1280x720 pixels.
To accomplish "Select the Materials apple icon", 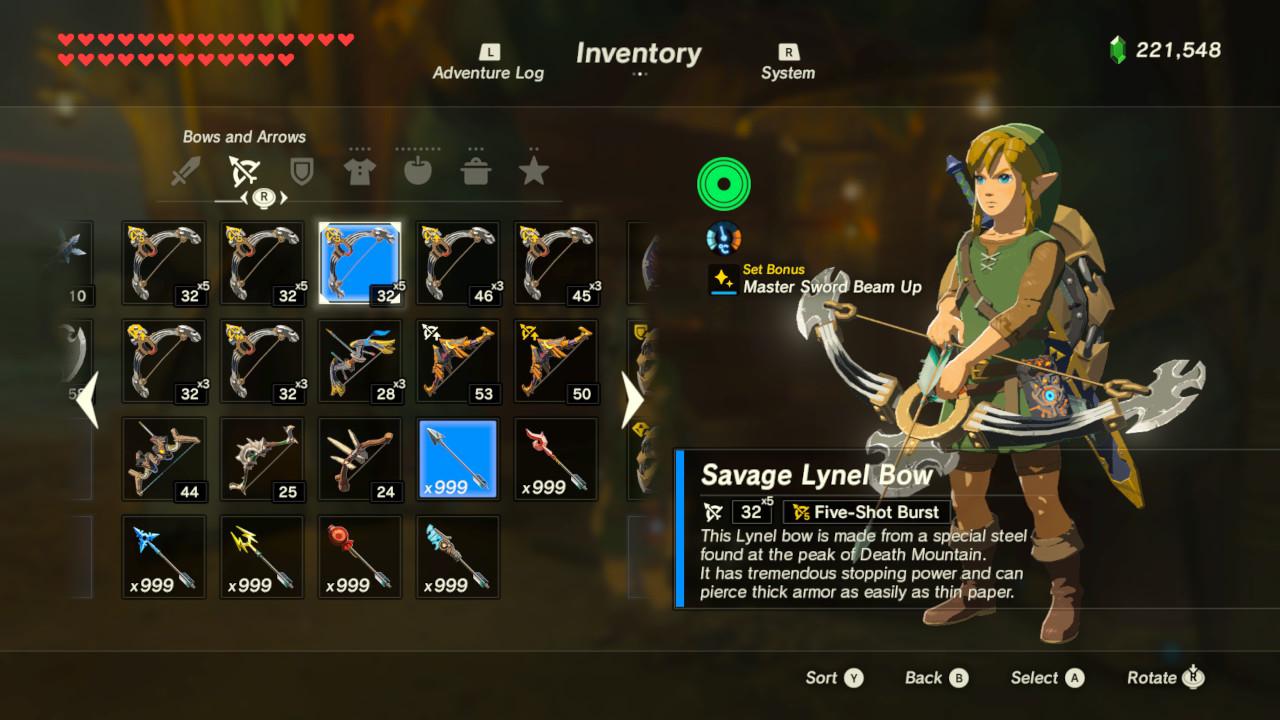I will click(x=417, y=170).
